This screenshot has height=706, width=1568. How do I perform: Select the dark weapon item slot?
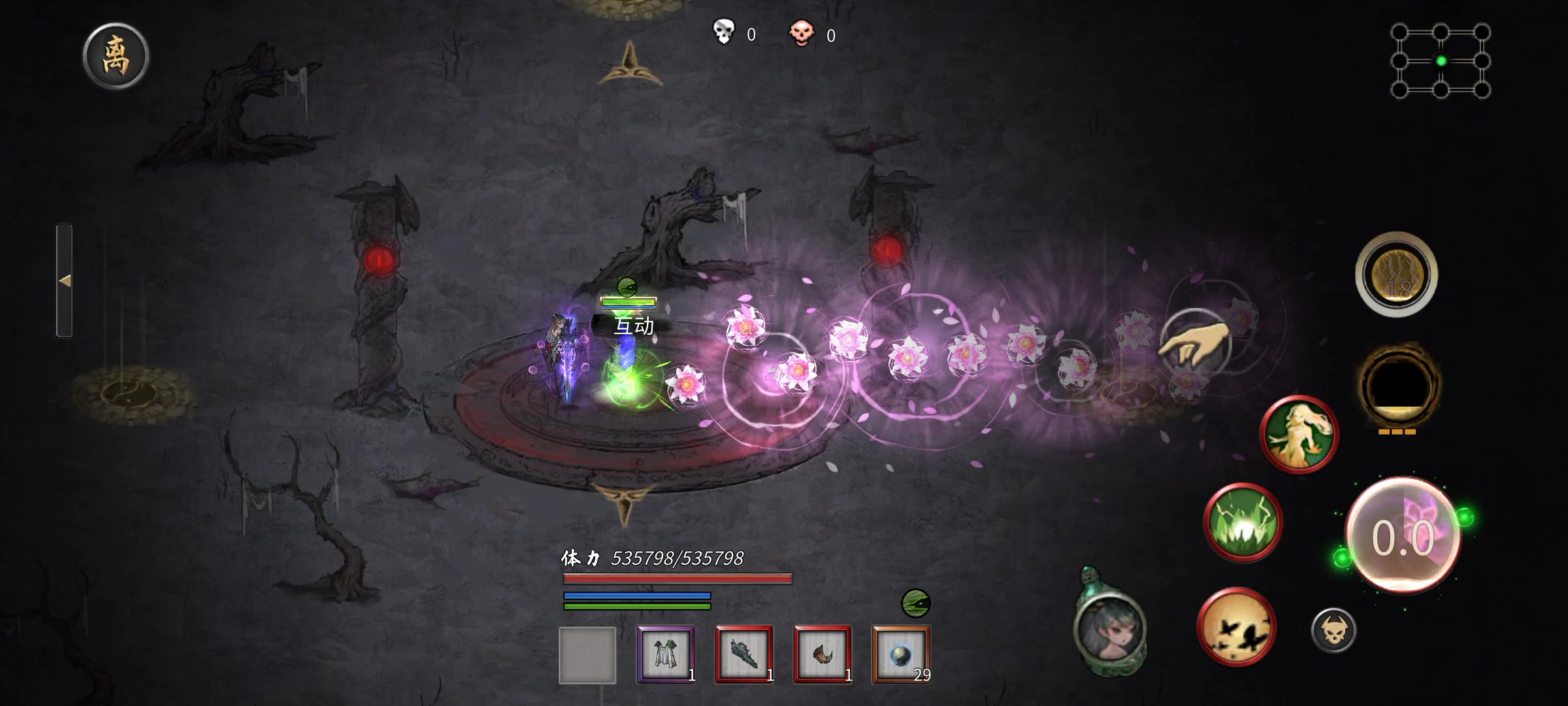click(744, 654)
